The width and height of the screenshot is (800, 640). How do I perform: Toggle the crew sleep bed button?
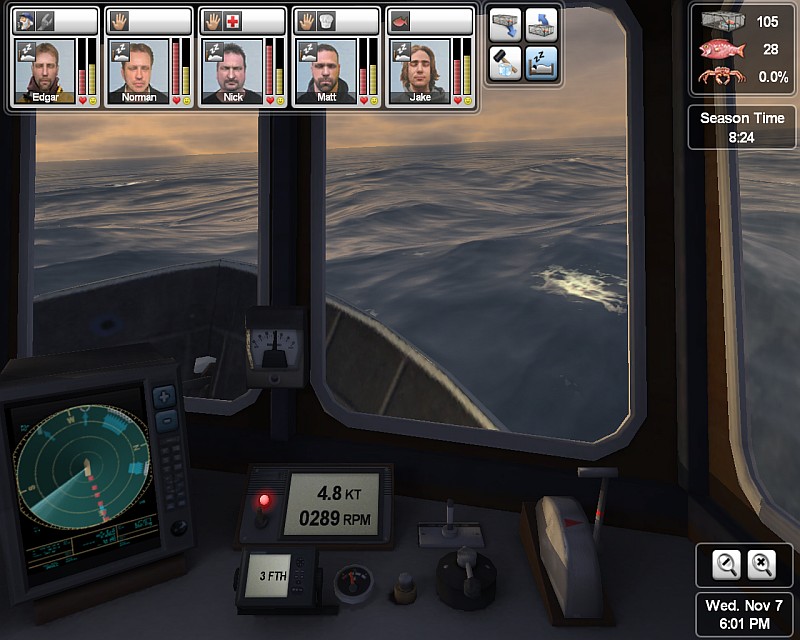point(541,63)
